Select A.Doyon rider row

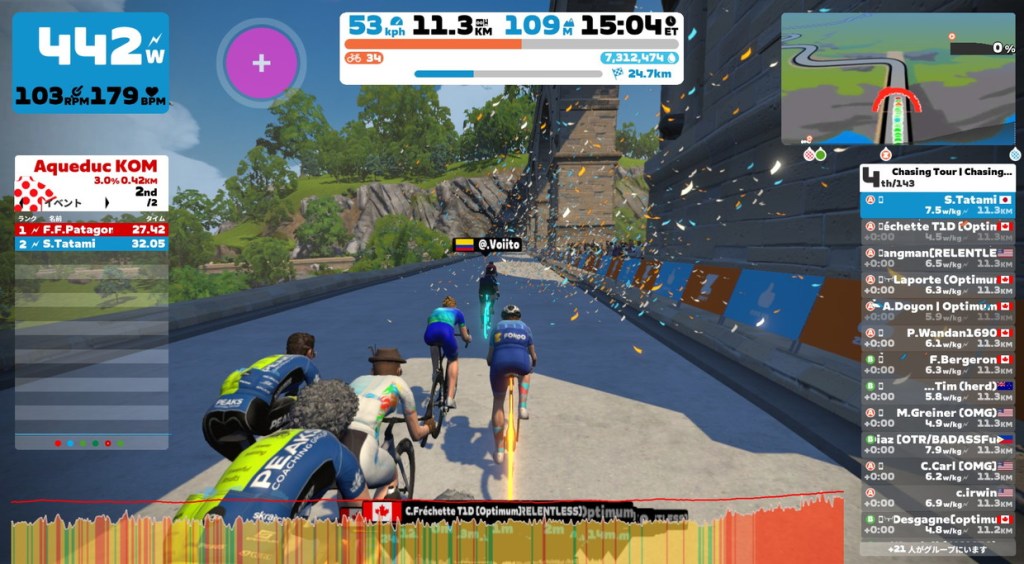coord(938,312)
